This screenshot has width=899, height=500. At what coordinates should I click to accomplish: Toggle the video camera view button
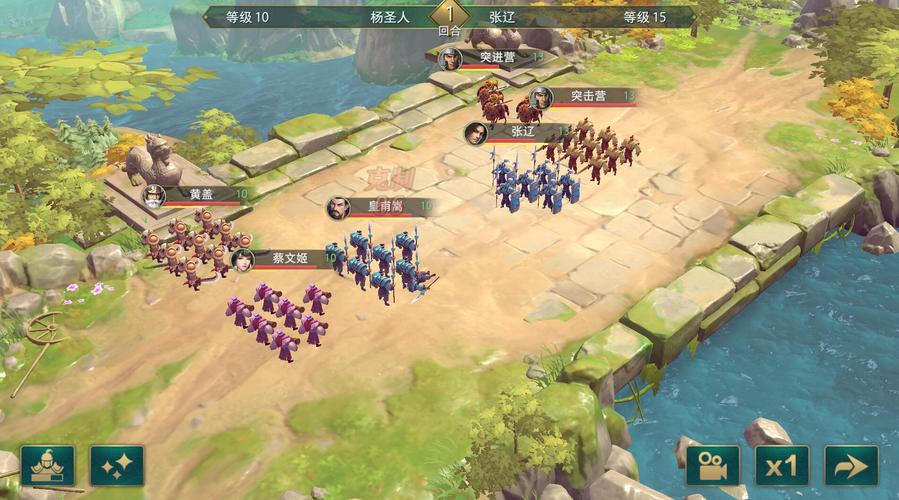(712, 466)
